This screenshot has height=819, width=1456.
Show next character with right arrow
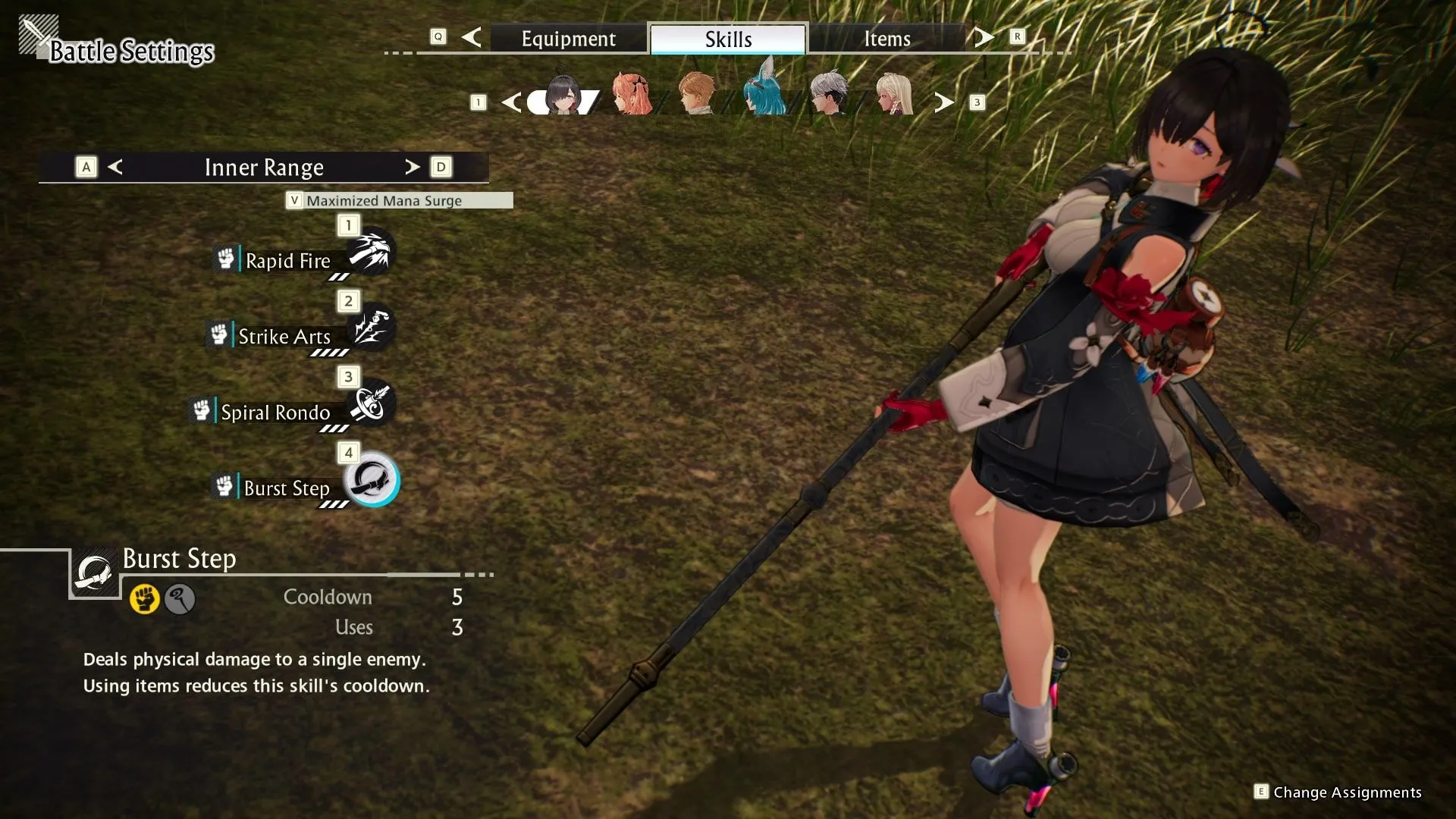click(x=943, y=102)
